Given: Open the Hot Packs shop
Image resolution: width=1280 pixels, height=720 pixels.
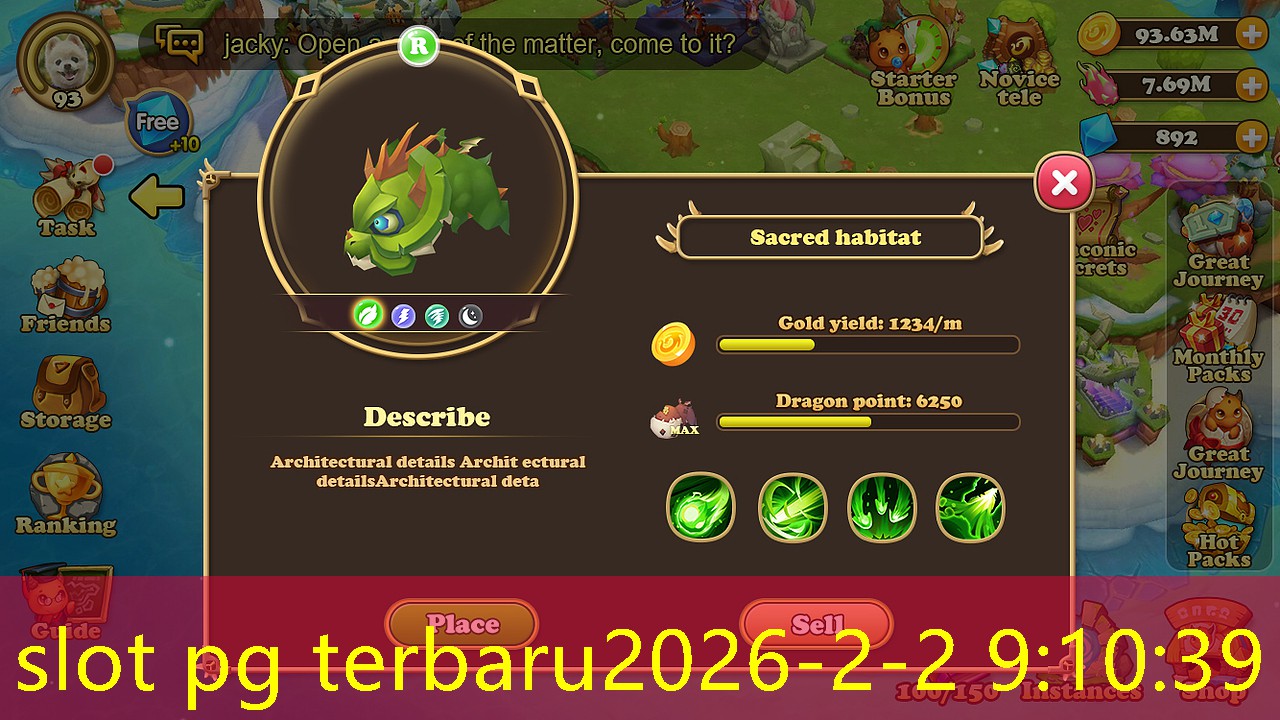Looking at the screenshot, I should [1218, 530].
